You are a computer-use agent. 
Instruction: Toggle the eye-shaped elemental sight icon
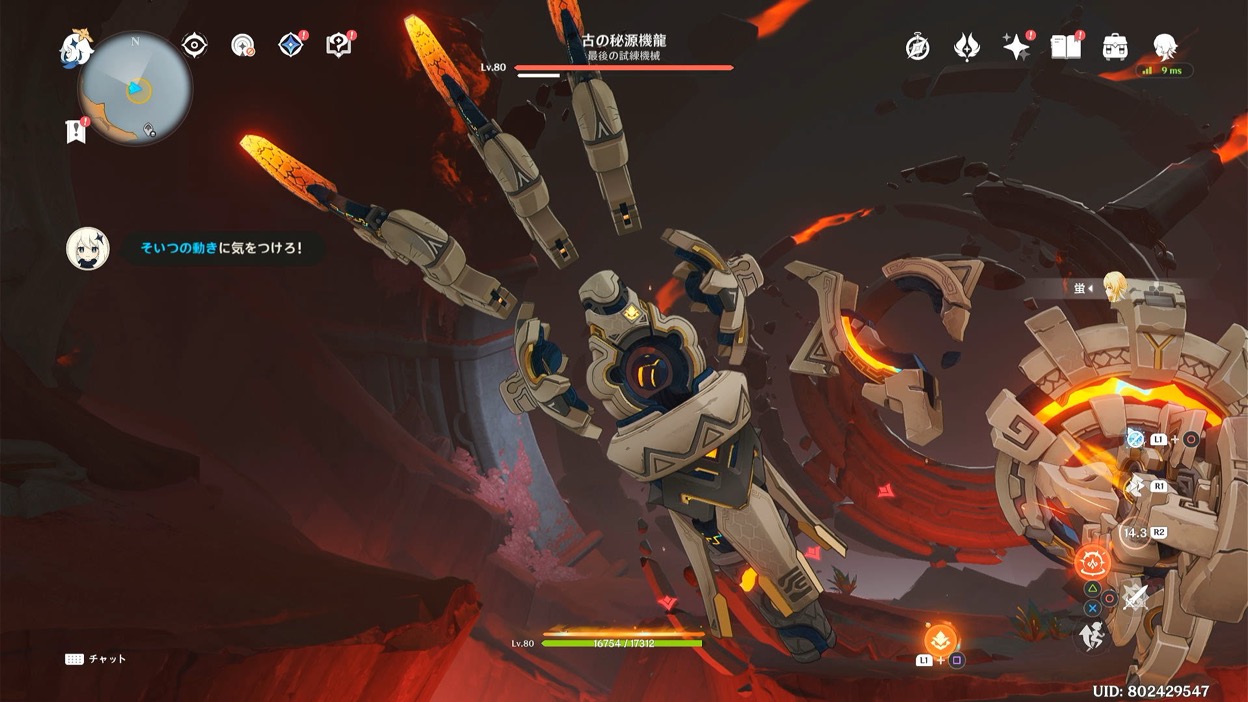coord(194,45)
